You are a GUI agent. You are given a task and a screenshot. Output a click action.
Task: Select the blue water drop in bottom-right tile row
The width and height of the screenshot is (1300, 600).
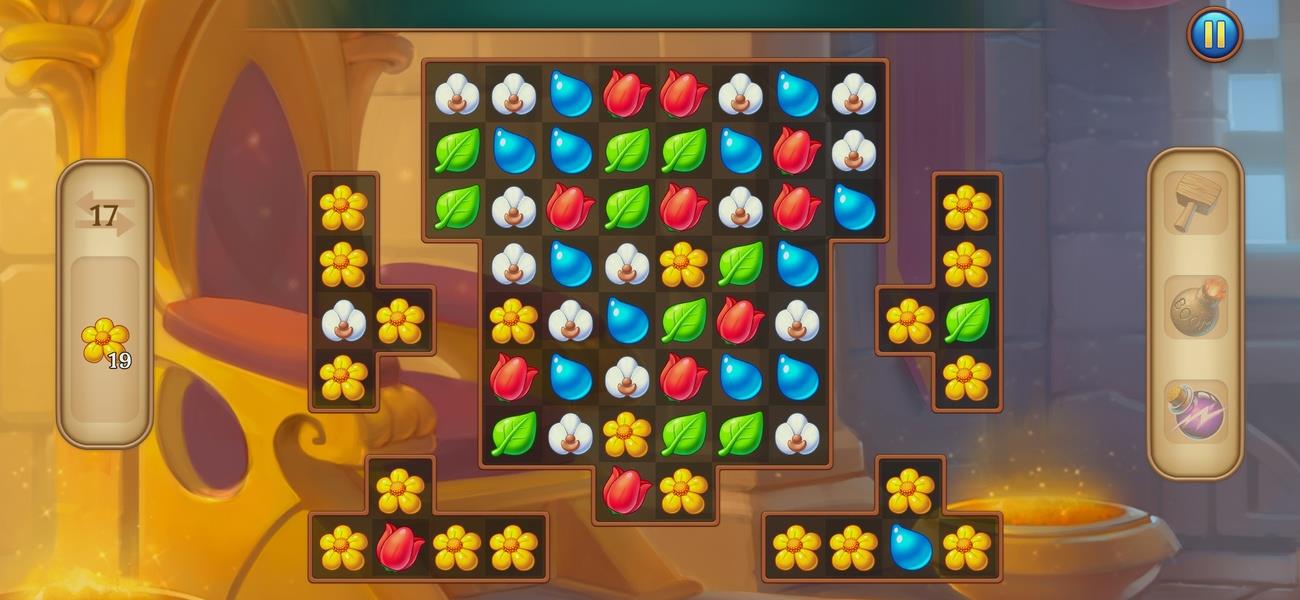pyautogui.click(x=910, y=548)
